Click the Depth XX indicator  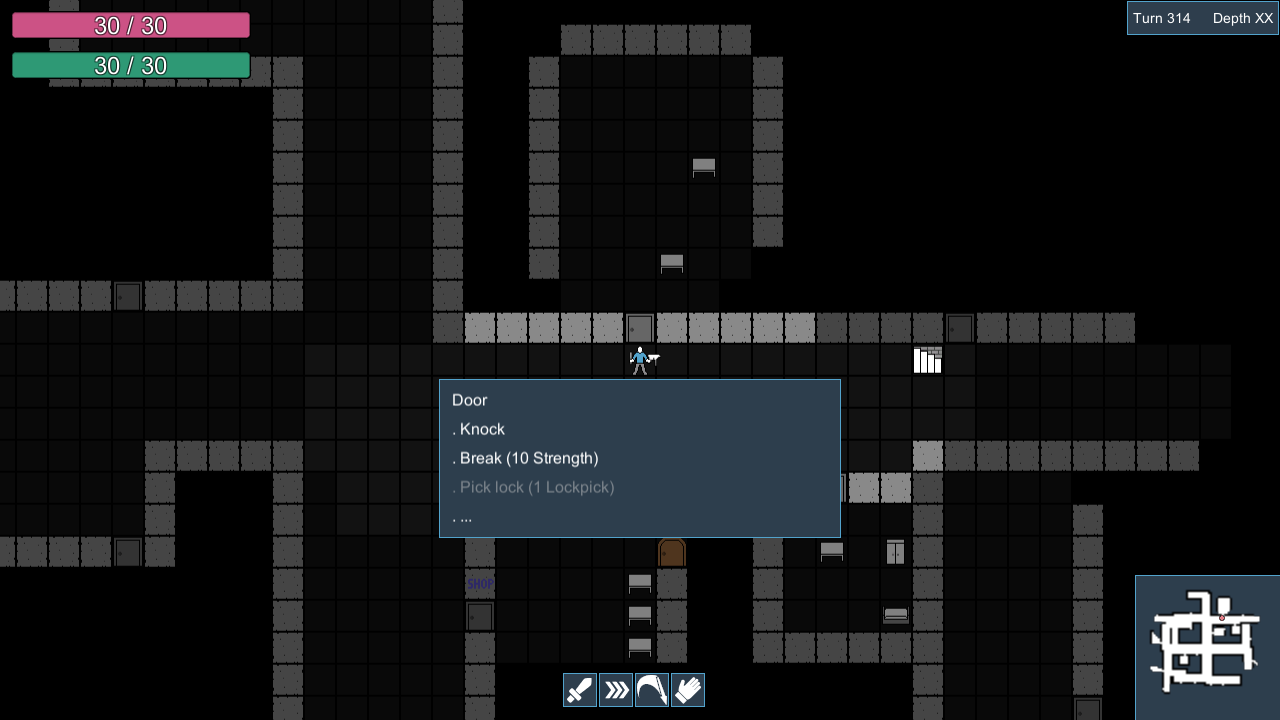click(x=1242, y=17)
